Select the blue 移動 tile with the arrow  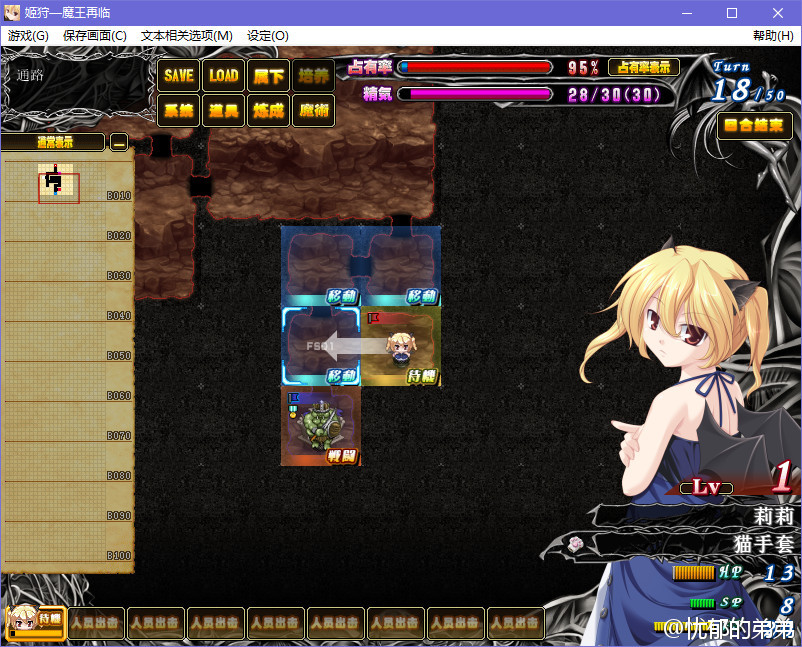coord(320,346)
